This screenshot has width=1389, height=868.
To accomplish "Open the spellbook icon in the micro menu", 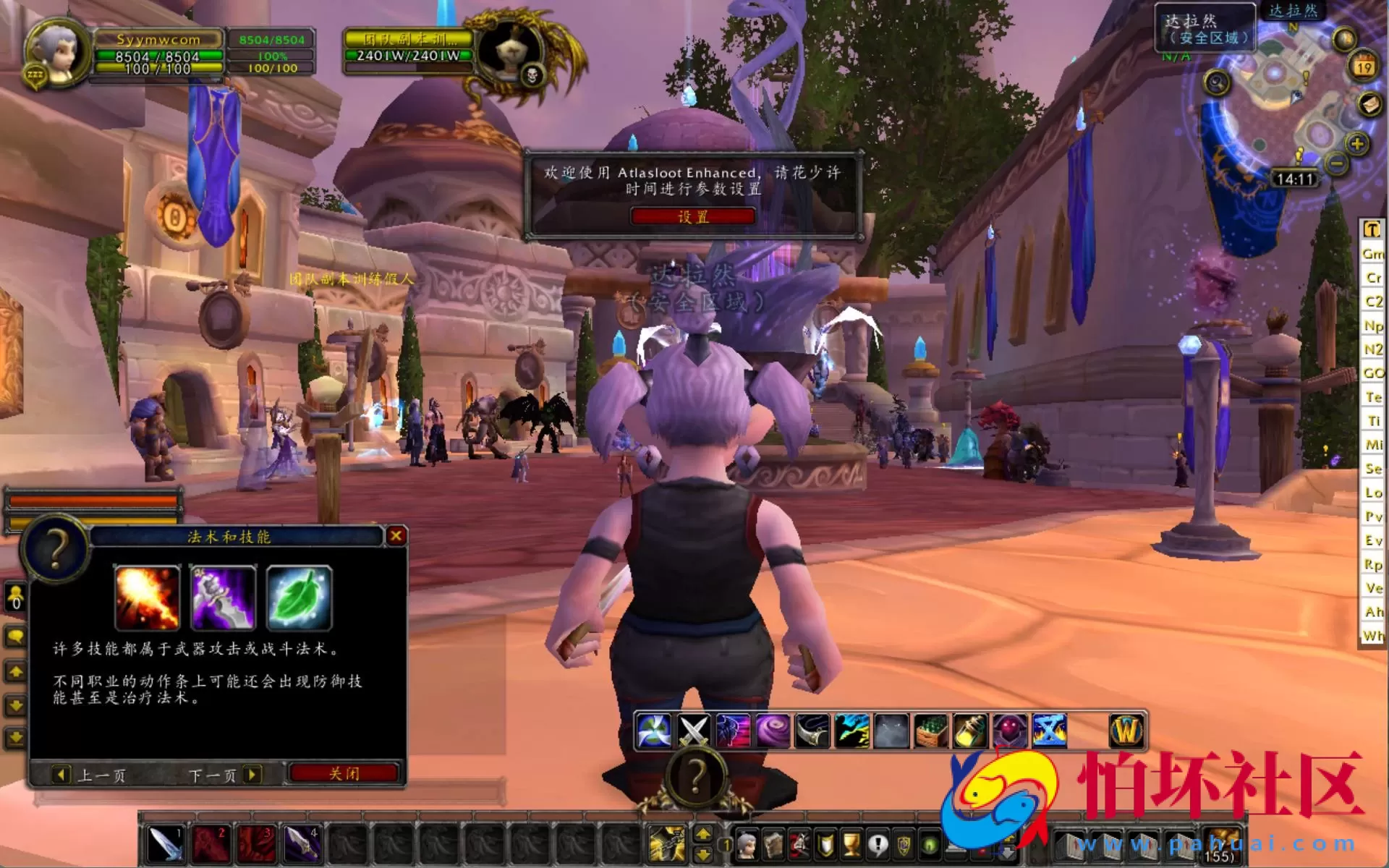I will (774, 844).
